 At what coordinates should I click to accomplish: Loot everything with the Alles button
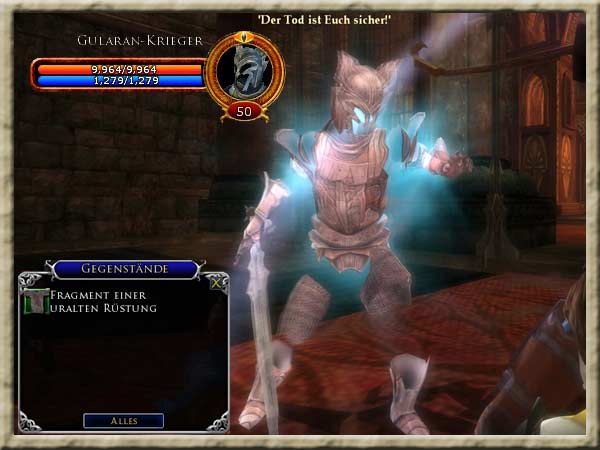coord(124,420)
